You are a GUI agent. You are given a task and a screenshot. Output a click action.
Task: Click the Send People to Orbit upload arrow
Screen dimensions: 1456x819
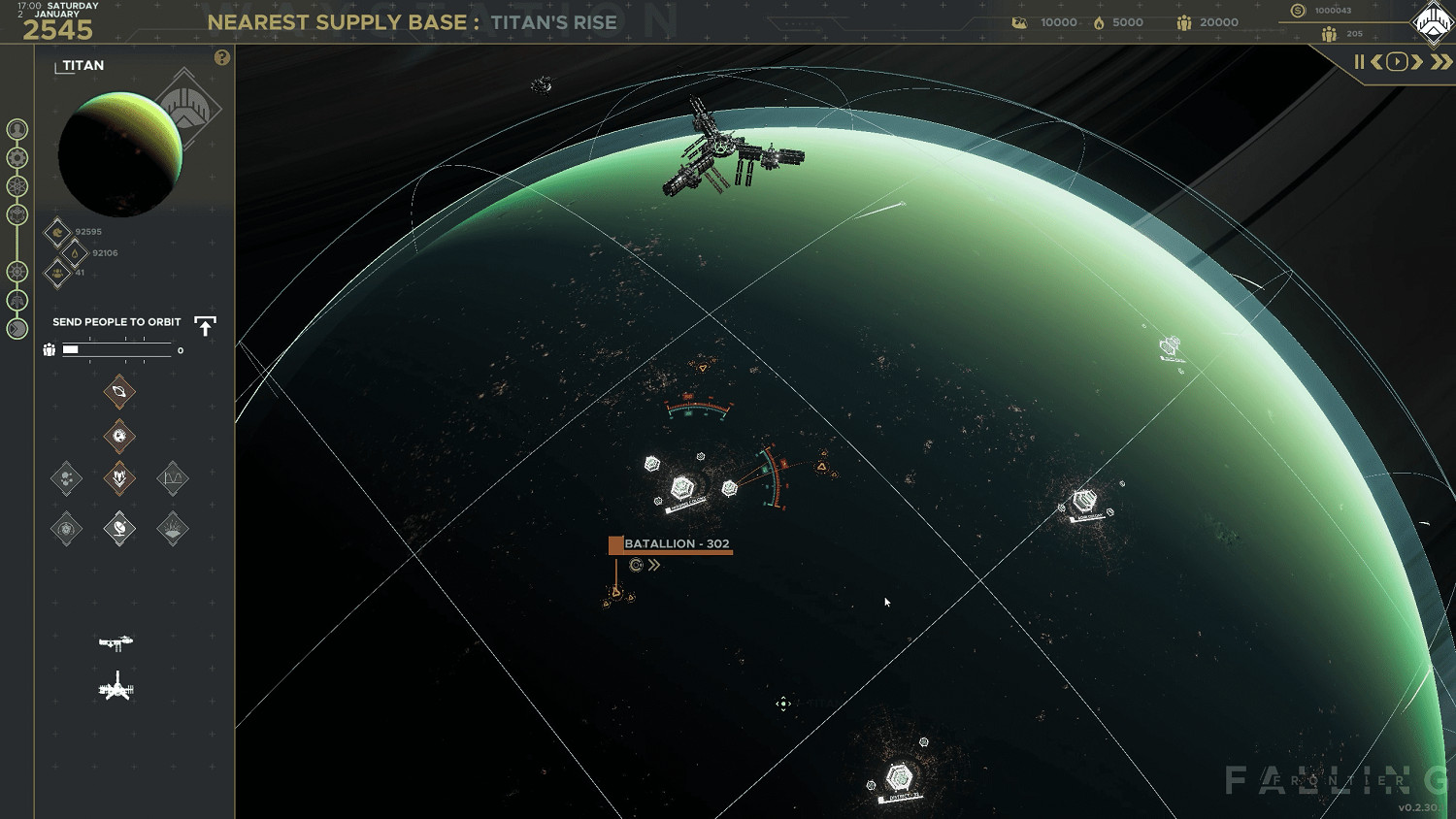coord(205,326)
